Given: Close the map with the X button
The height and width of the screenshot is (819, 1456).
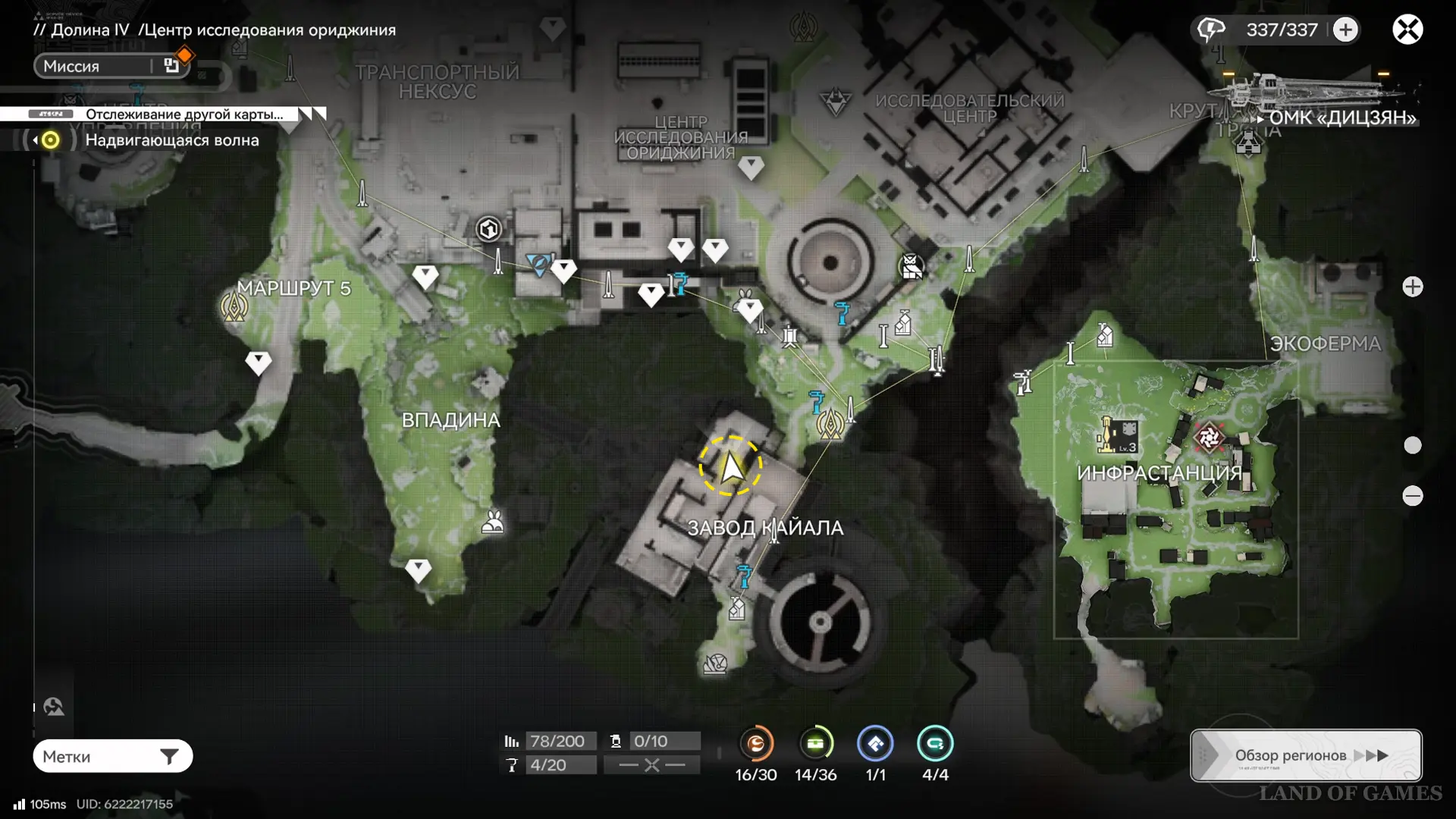Looking at the screenshot, I should [1407, 30].
